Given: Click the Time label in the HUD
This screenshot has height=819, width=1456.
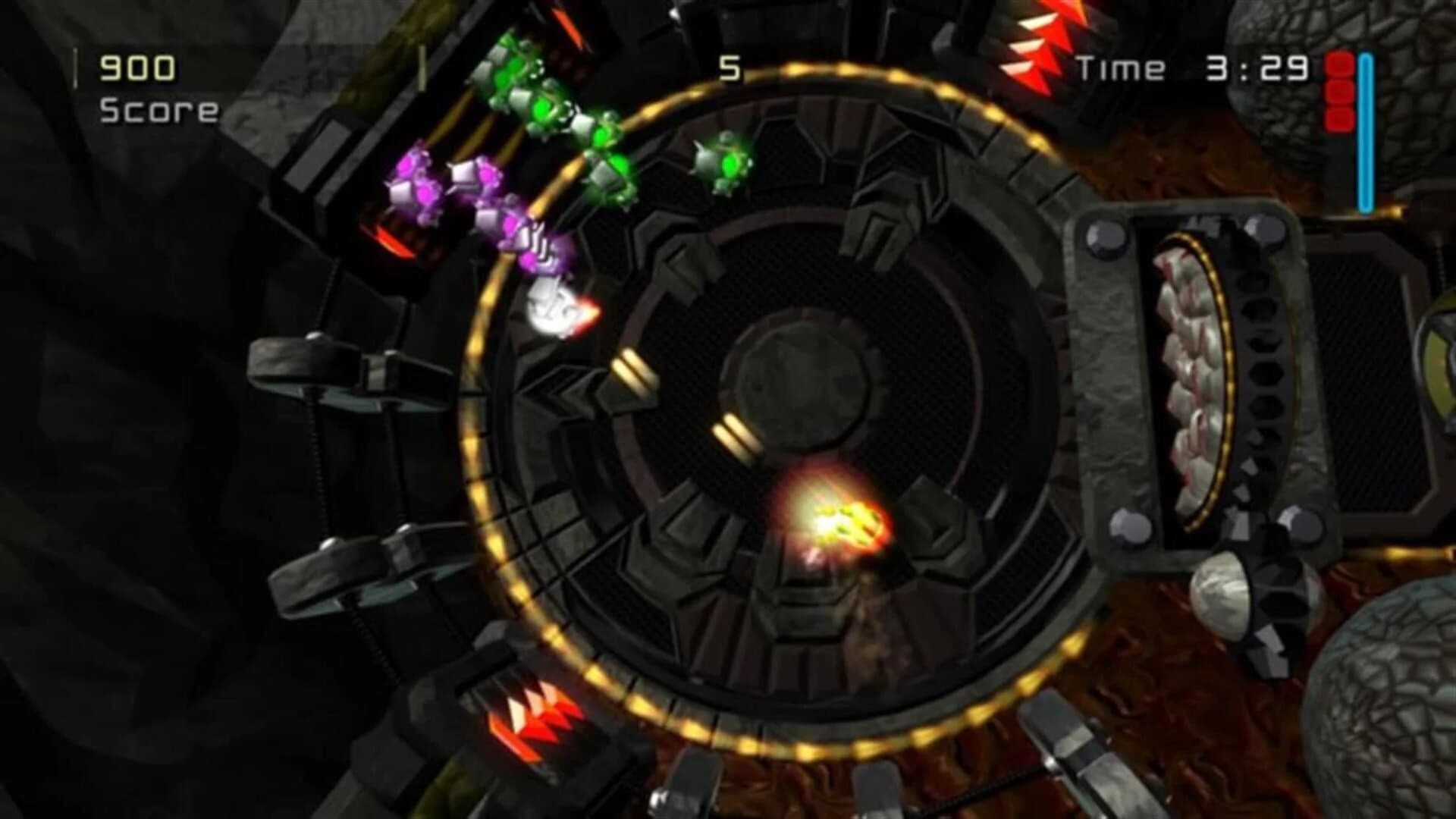Looking at the screenshot, I should click(x=1122, y=67).
